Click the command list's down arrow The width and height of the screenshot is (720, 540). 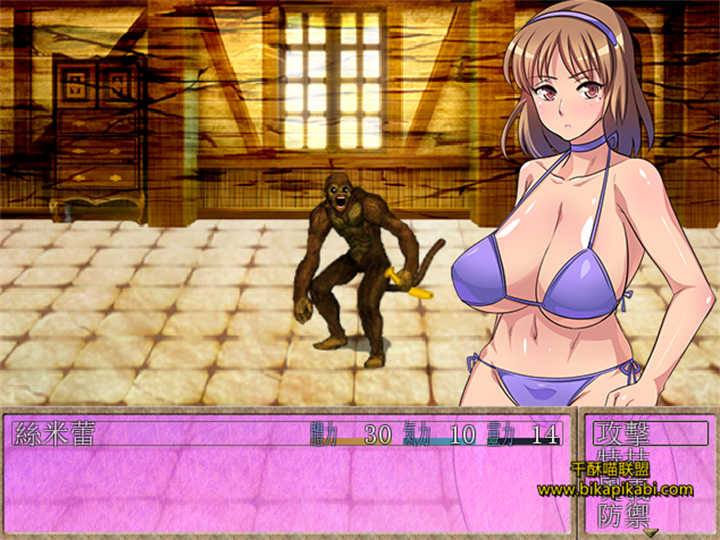650,532
